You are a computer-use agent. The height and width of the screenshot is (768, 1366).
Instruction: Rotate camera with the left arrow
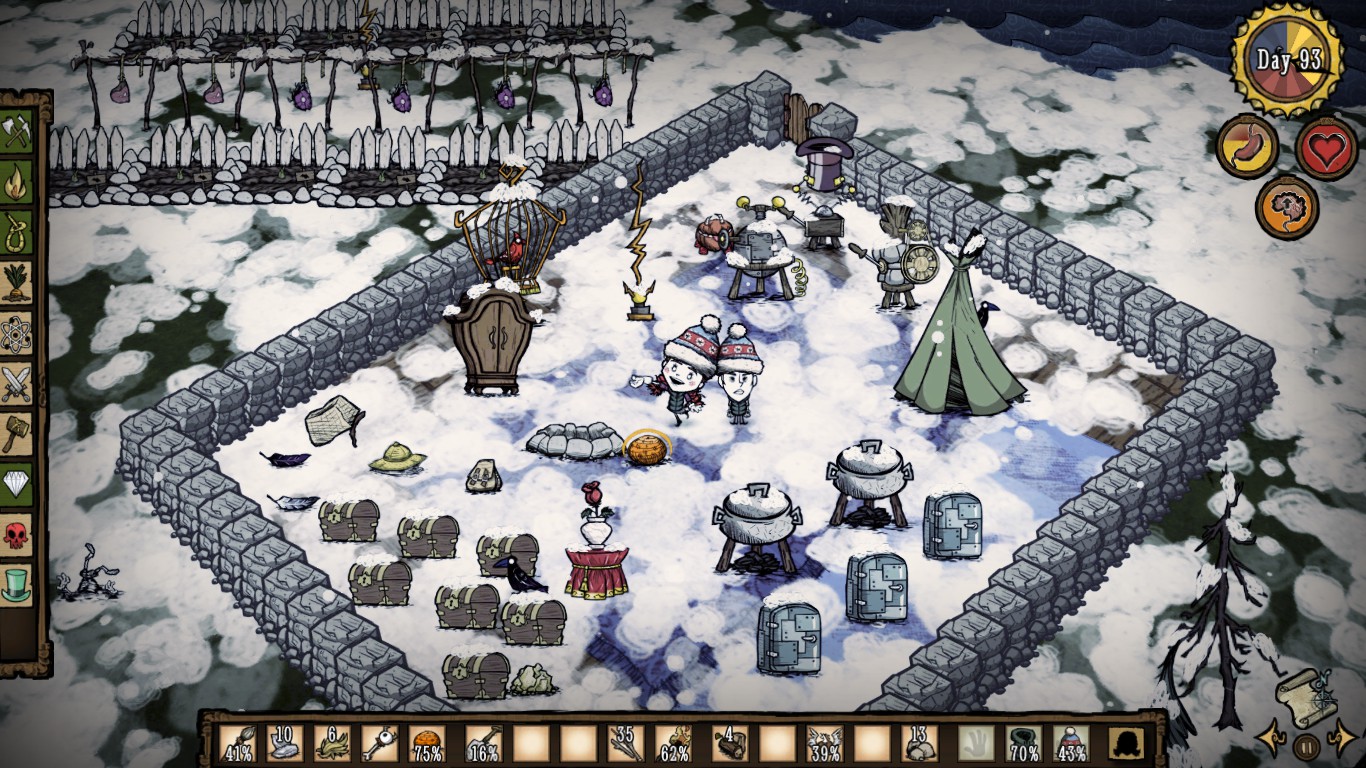(x=1272, y=742)
